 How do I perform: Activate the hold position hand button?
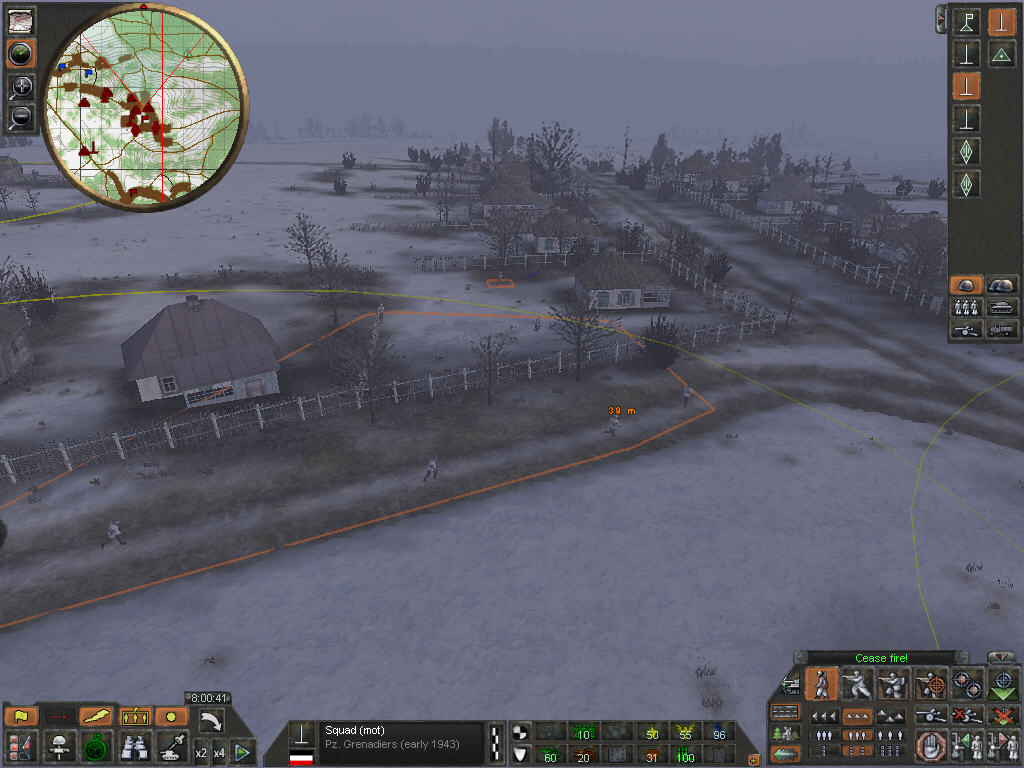(x=931, y=746)
